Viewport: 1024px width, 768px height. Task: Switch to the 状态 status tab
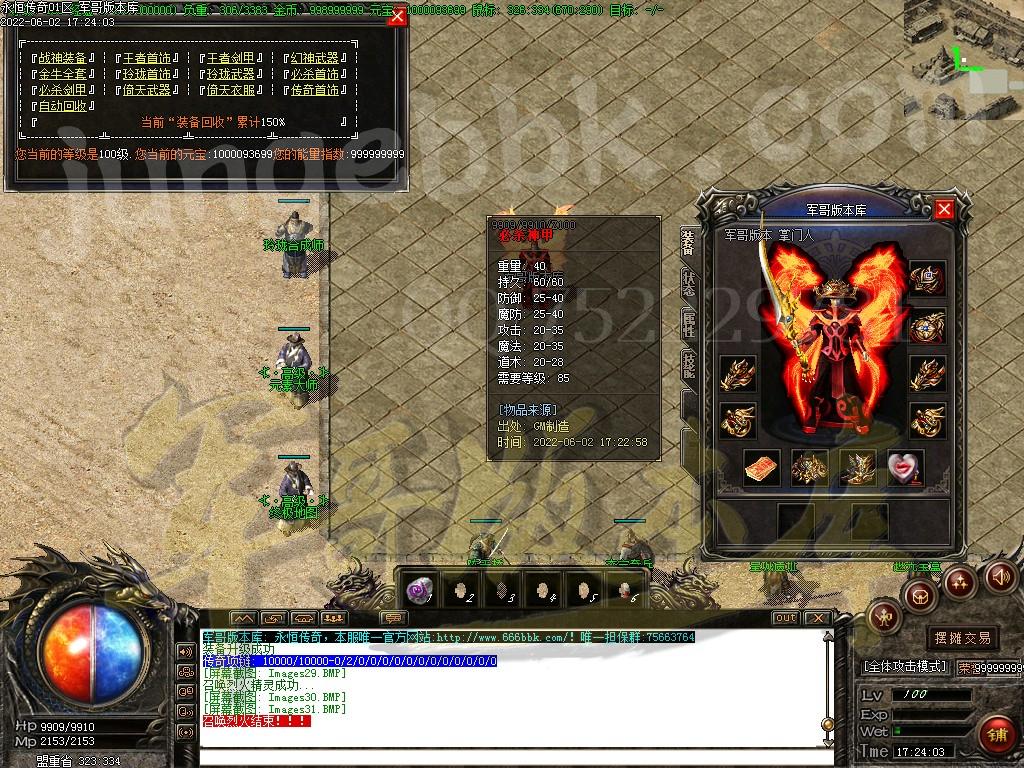point(688,285)
